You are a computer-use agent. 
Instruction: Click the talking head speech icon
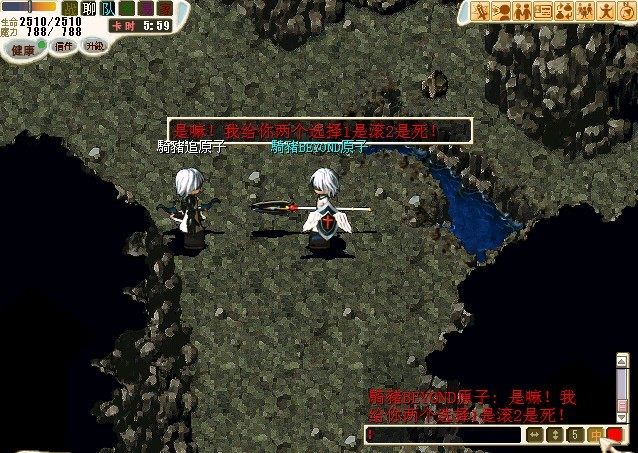502,11
